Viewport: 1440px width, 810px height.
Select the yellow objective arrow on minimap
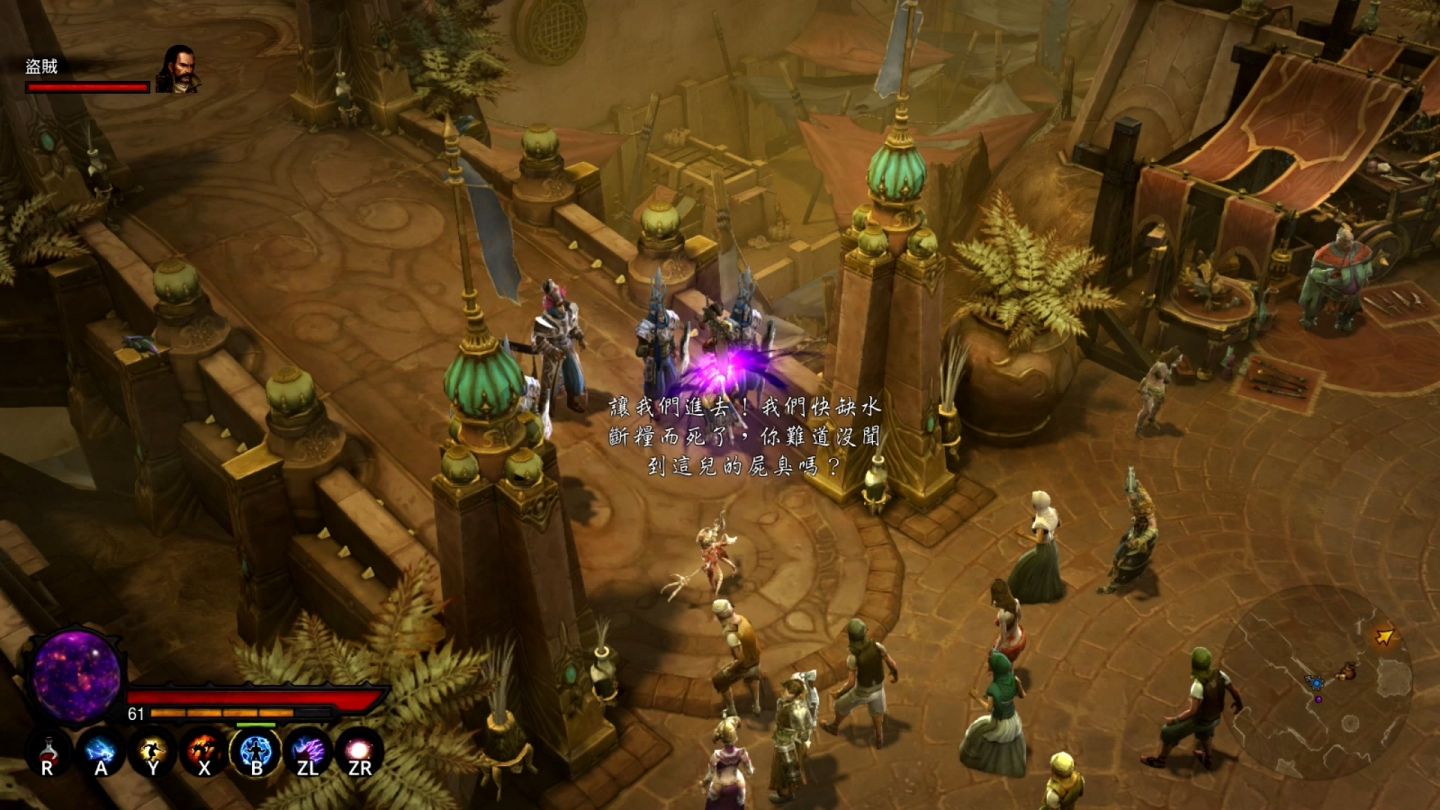tap(1384, 636)
